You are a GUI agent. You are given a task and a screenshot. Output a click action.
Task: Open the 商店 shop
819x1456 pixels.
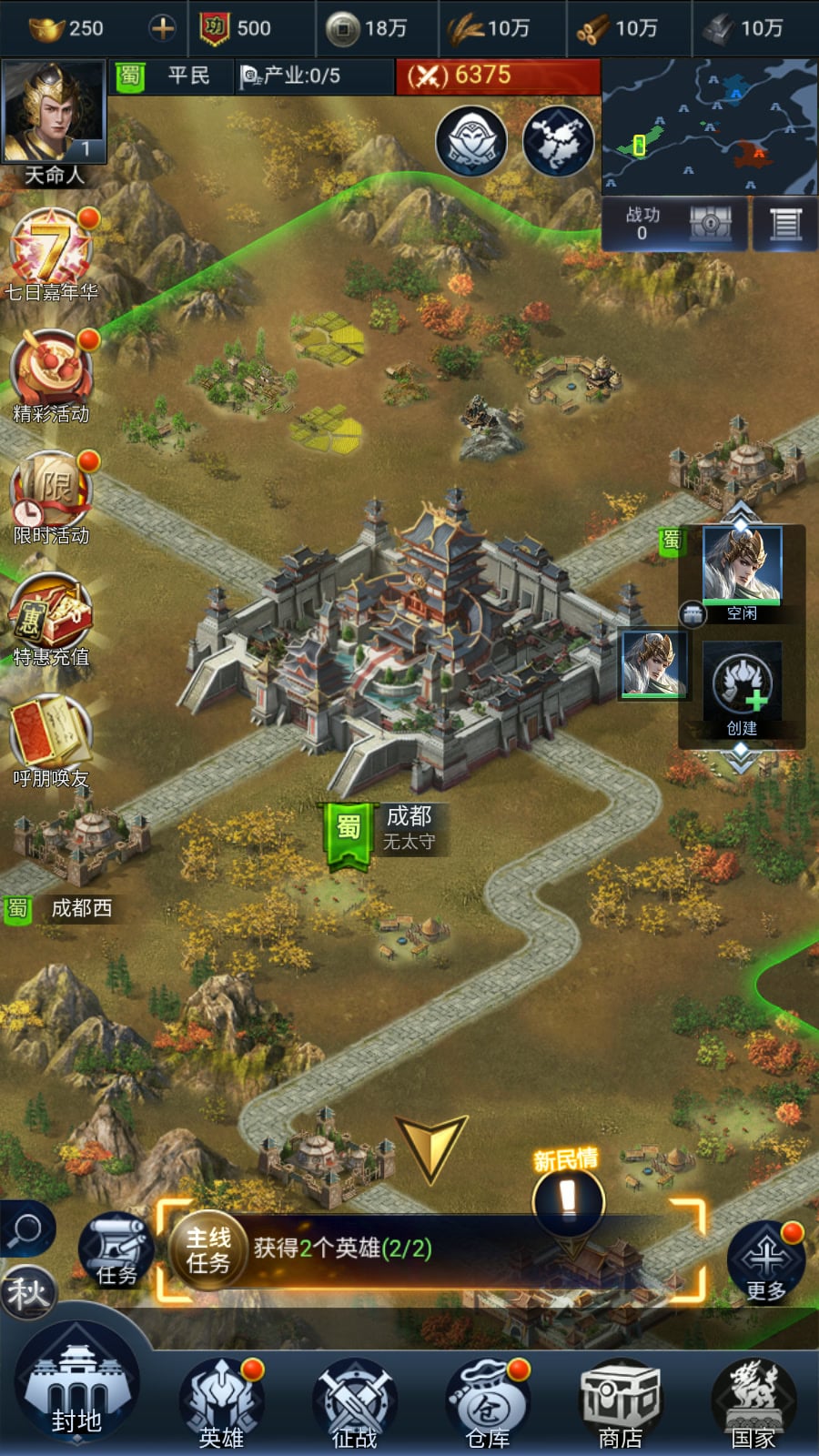[x=621, y=1402]
